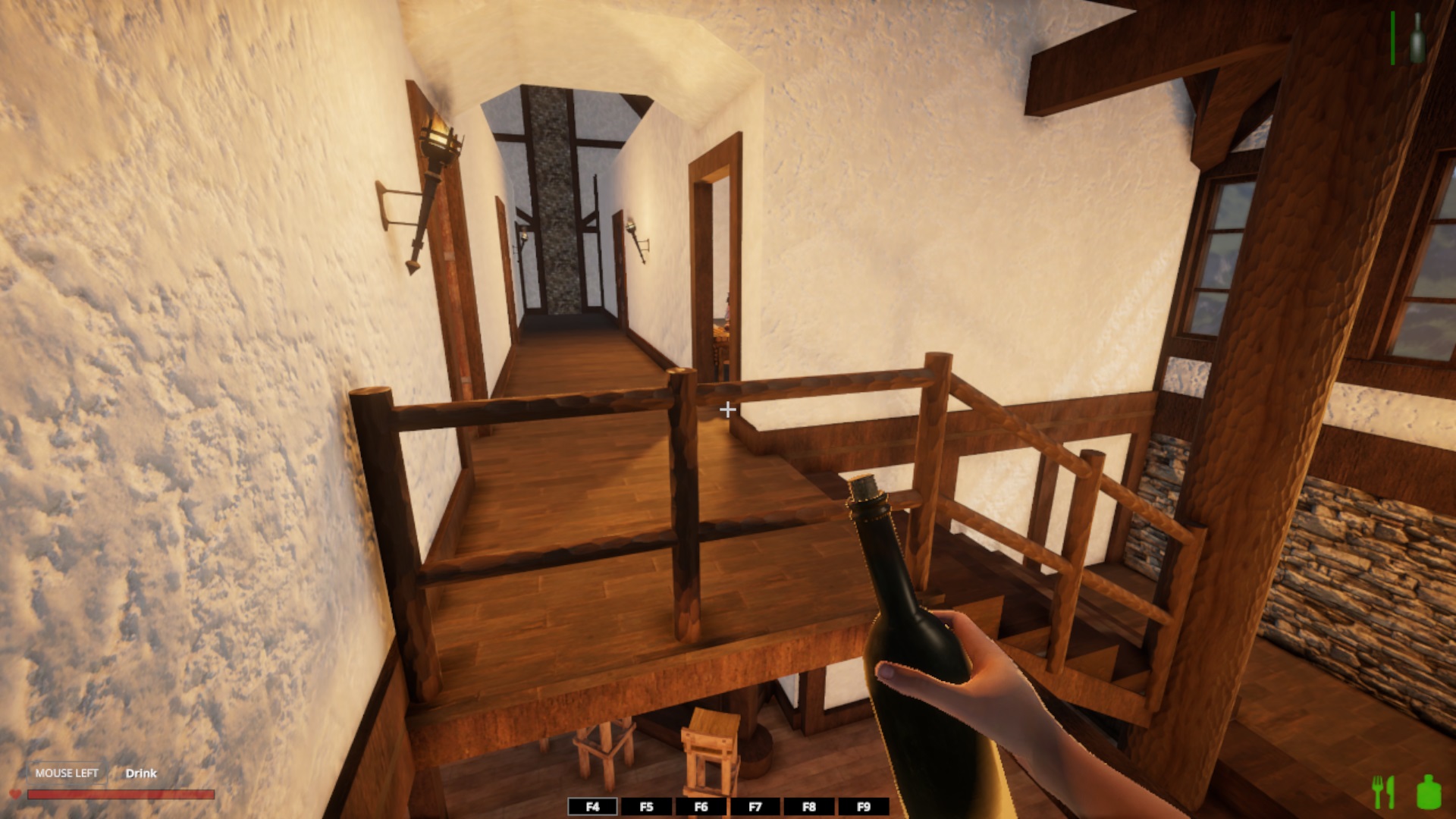Pick the F7 hotbar slot
Screen dimensions: 1456x819
click(x=755, y=807)
